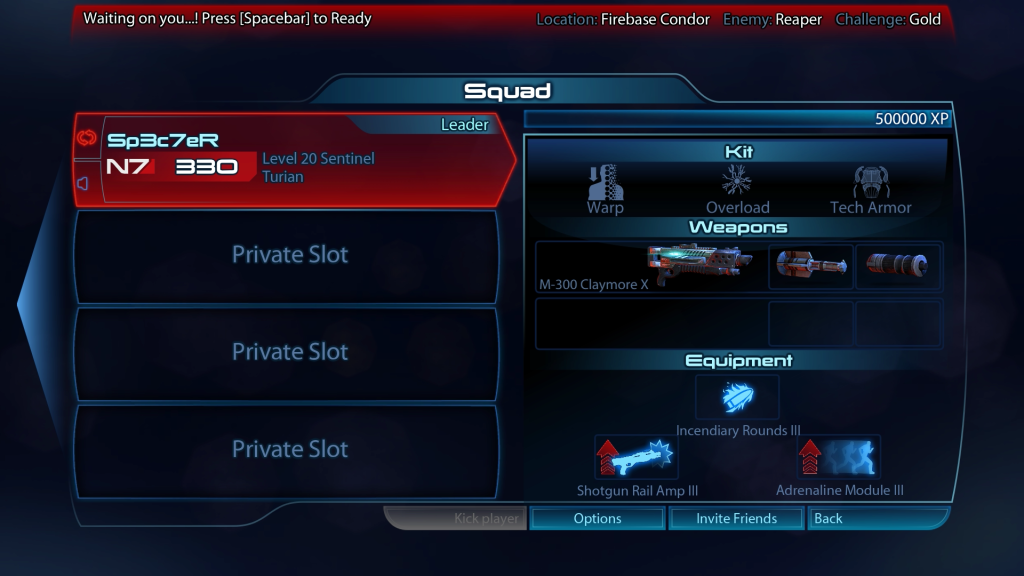1024x576 pixels.
Task: Select the M-300 Claymore X weapon slot
Action: pyautogui.click(x=651, y=267)
